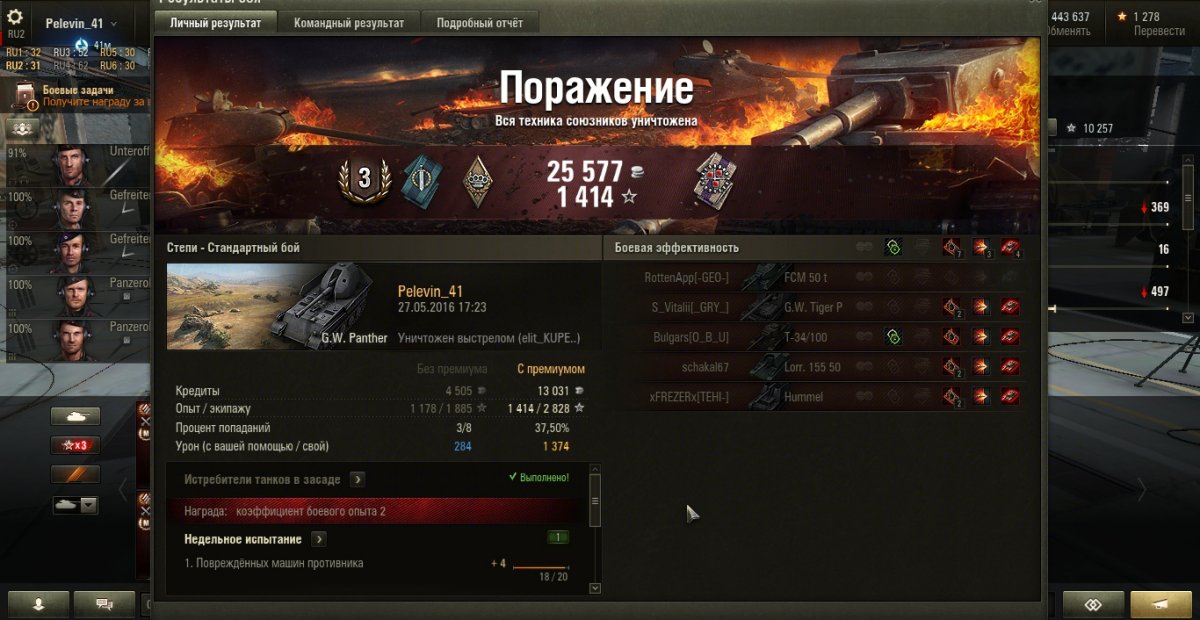This screenshot has width=1200, height=620.
Task: Click the class mastery badge numbered 3
Action: coord(364,179)
